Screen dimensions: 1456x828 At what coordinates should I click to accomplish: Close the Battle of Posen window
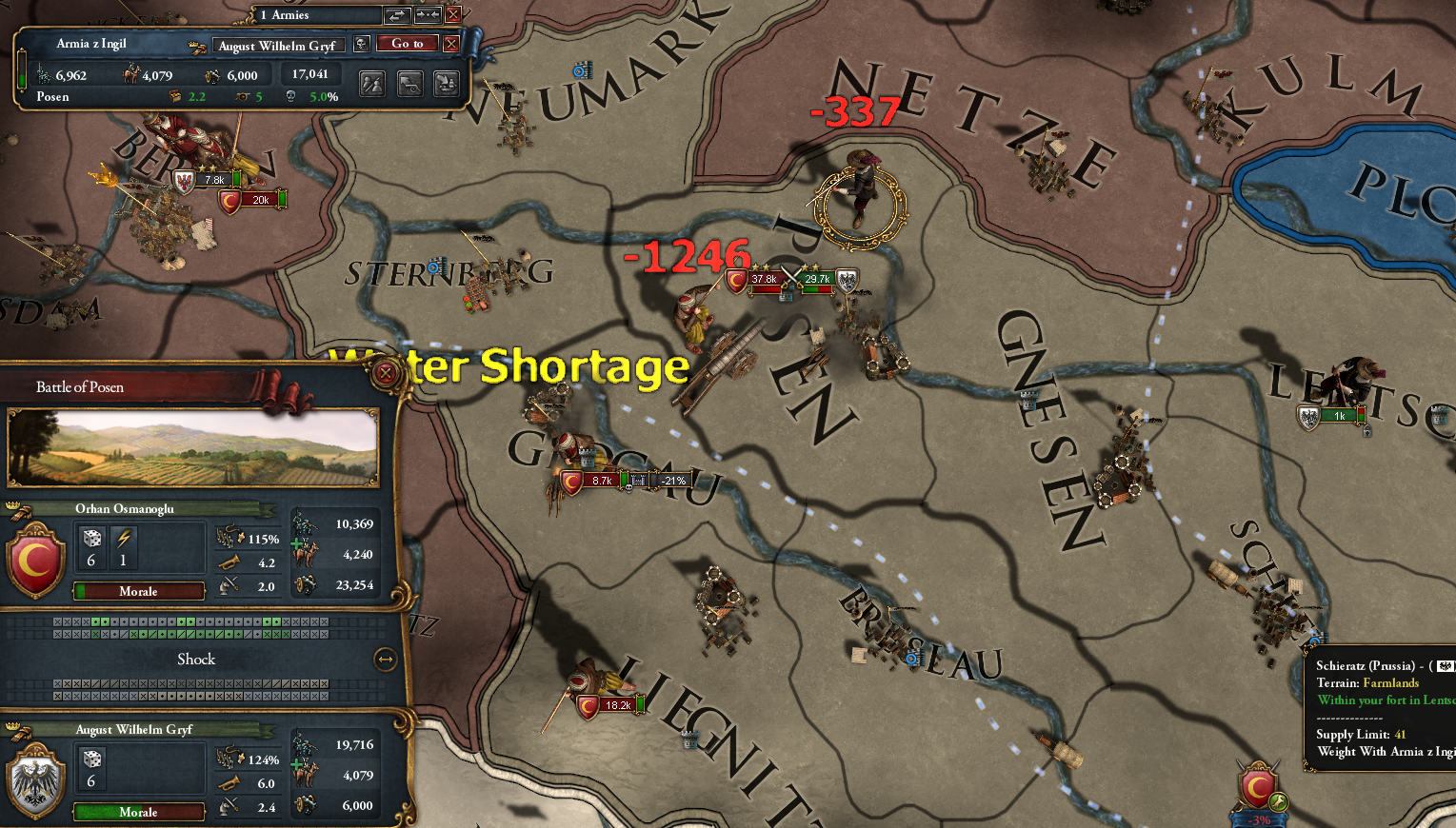(x=385, y=374)
